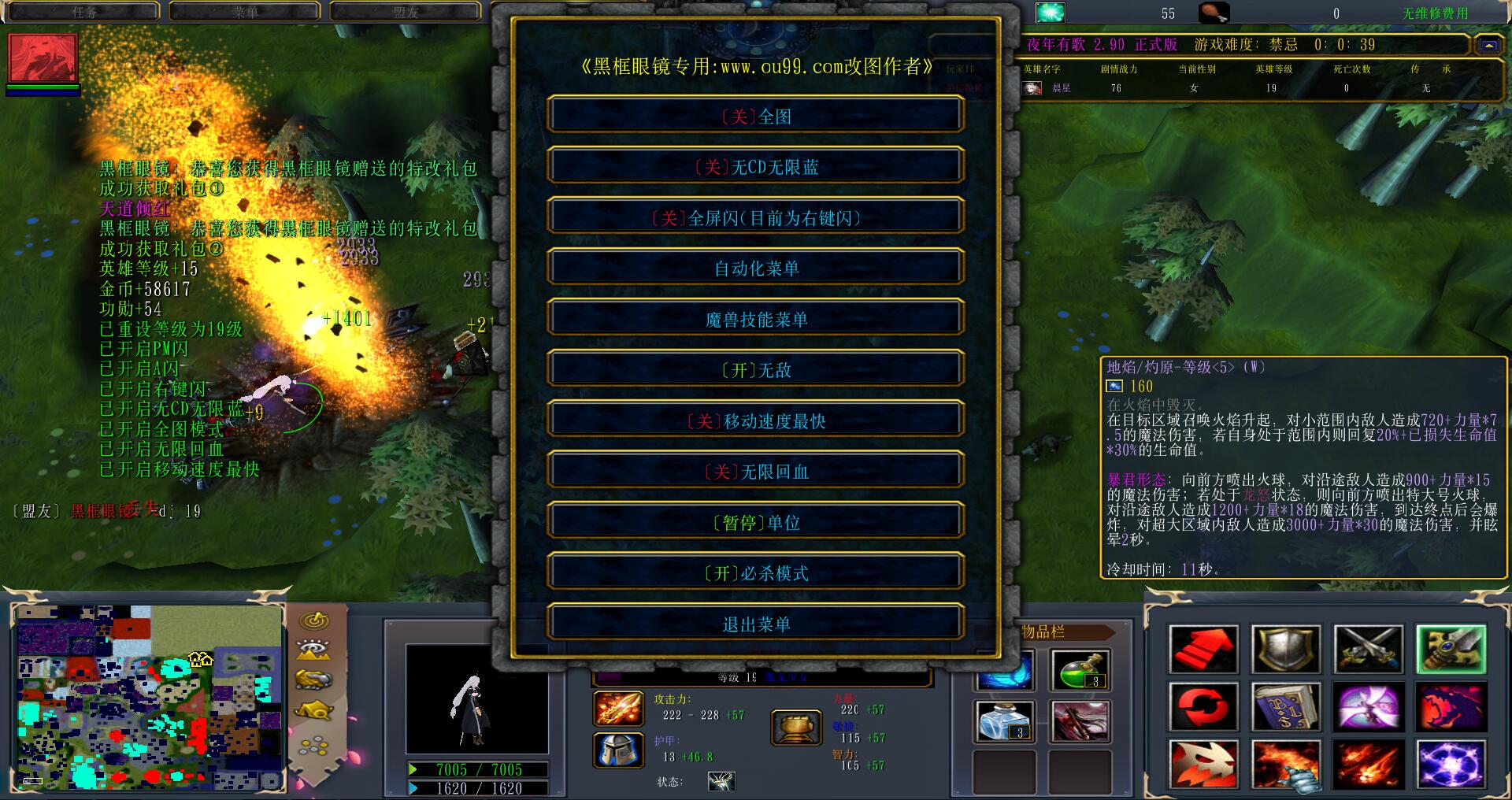
Task: Choose the shield hold position command
Action: point(1285,650)
